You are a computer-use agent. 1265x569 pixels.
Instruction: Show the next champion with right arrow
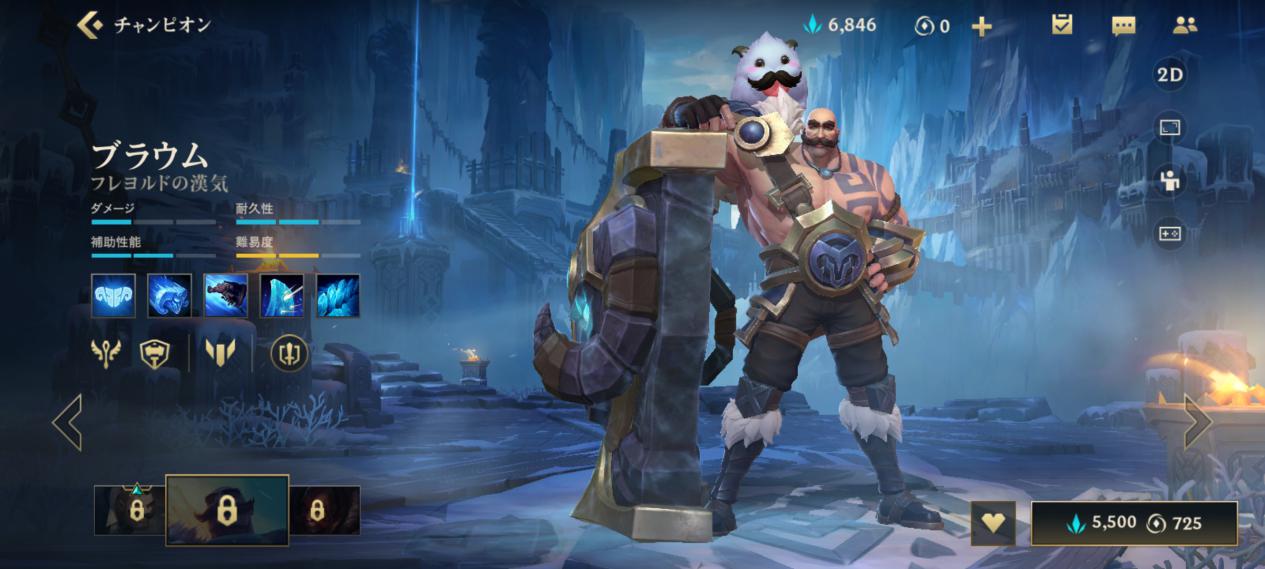tap(1197, 421)
